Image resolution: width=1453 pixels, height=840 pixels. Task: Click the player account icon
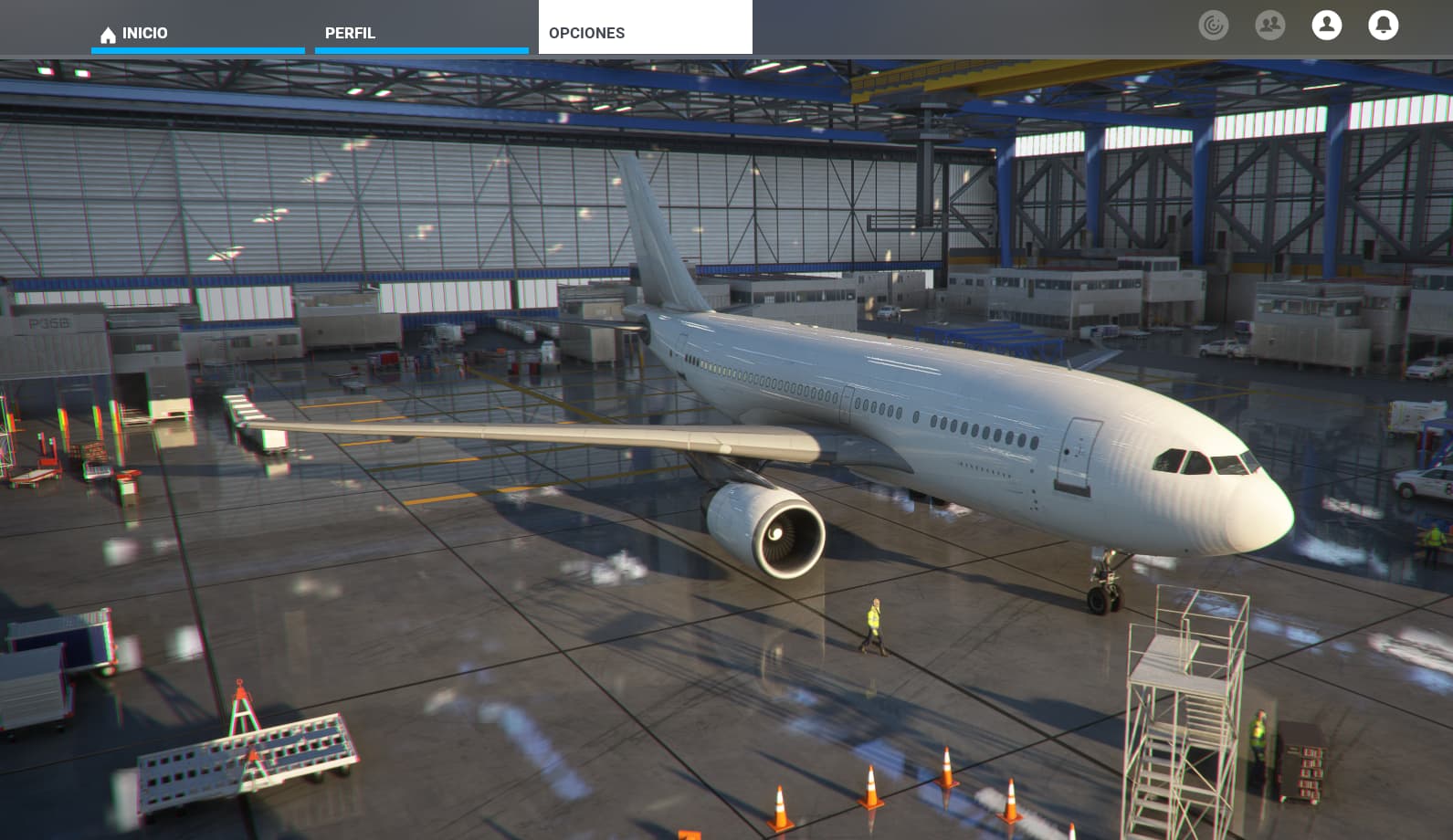pyautogui.click(x=1326, y=26)
